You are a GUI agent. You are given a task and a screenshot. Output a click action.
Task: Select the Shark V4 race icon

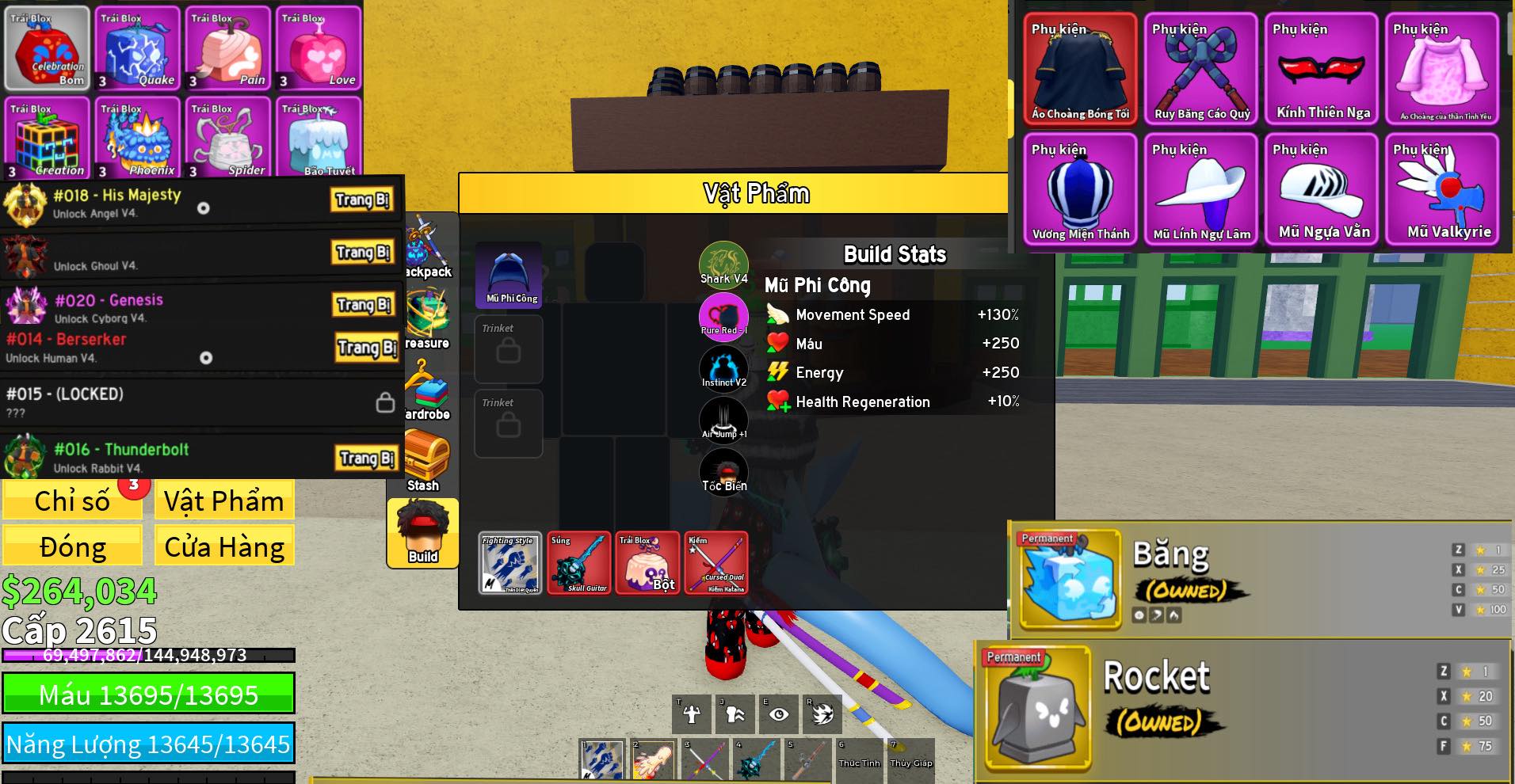tap(723, 263)
